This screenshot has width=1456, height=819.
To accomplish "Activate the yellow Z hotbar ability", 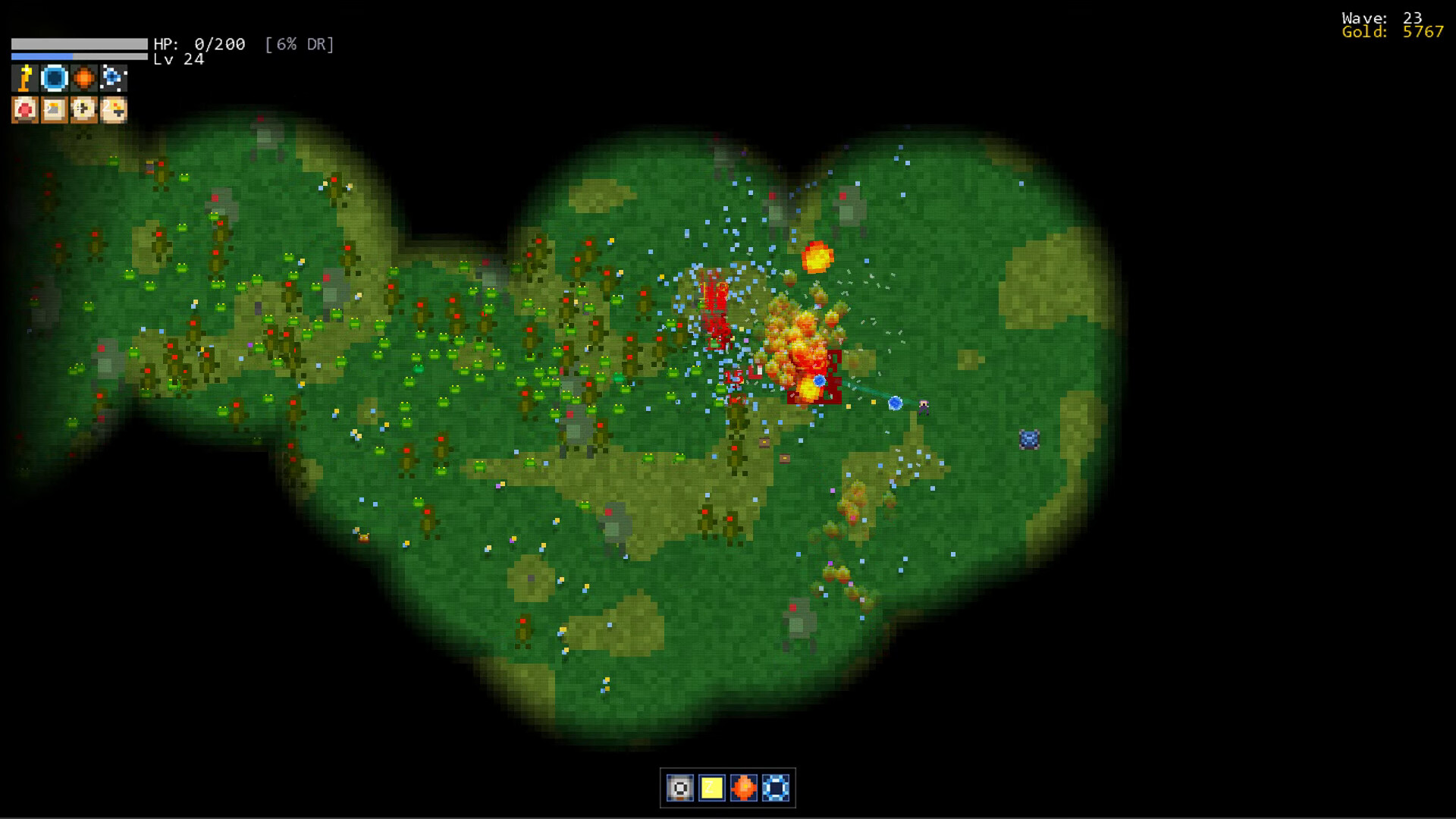I will point(711,789).
